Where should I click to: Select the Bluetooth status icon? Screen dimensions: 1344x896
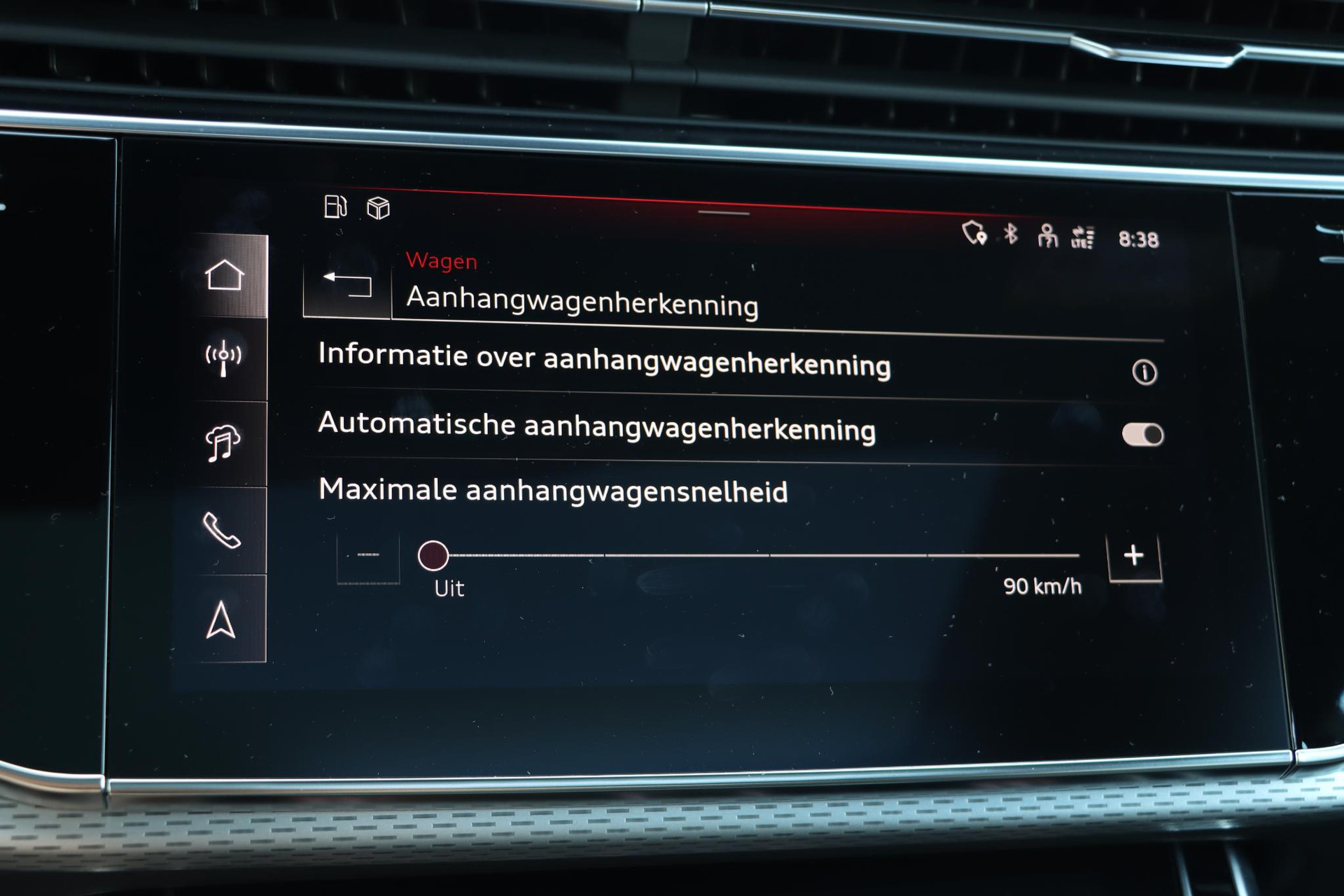[1010, 234]
